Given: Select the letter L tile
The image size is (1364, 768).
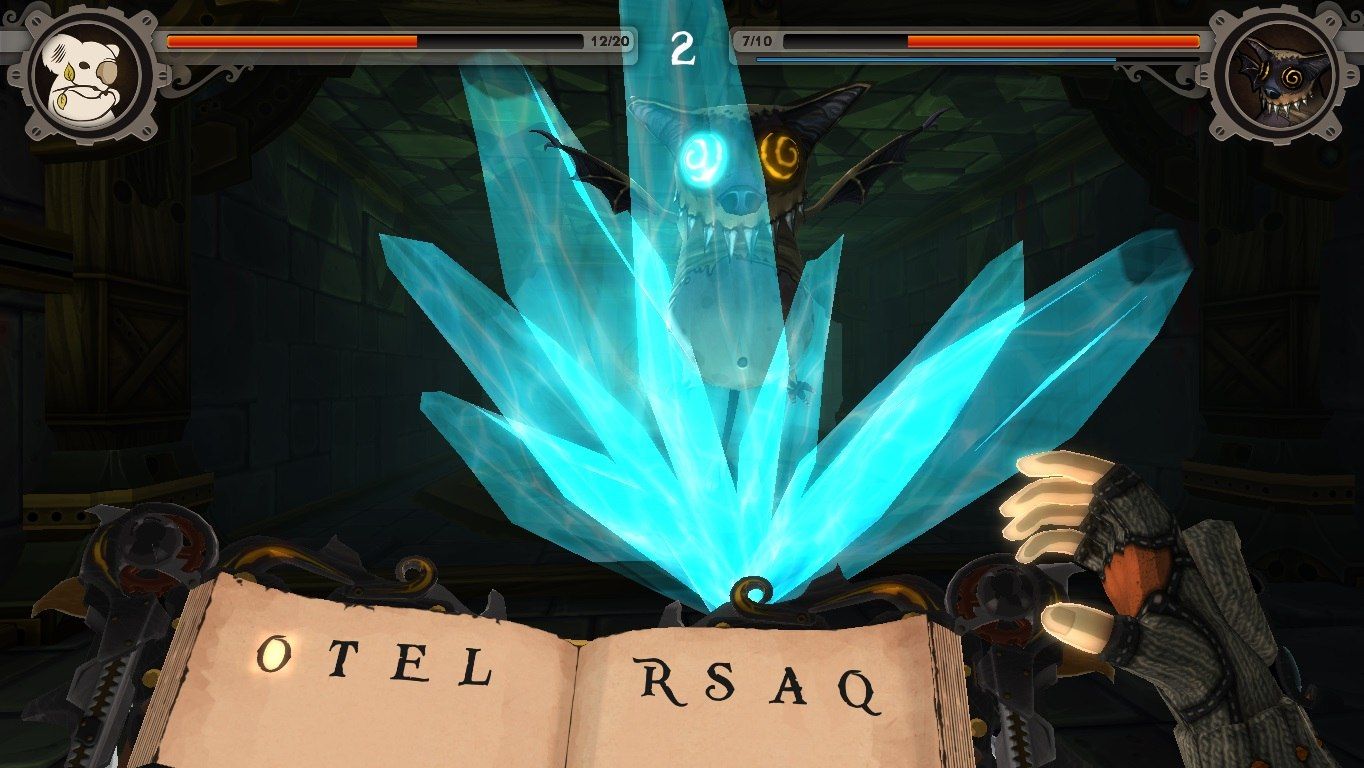Looking at the screenshot, I should (x=473, y=667).
